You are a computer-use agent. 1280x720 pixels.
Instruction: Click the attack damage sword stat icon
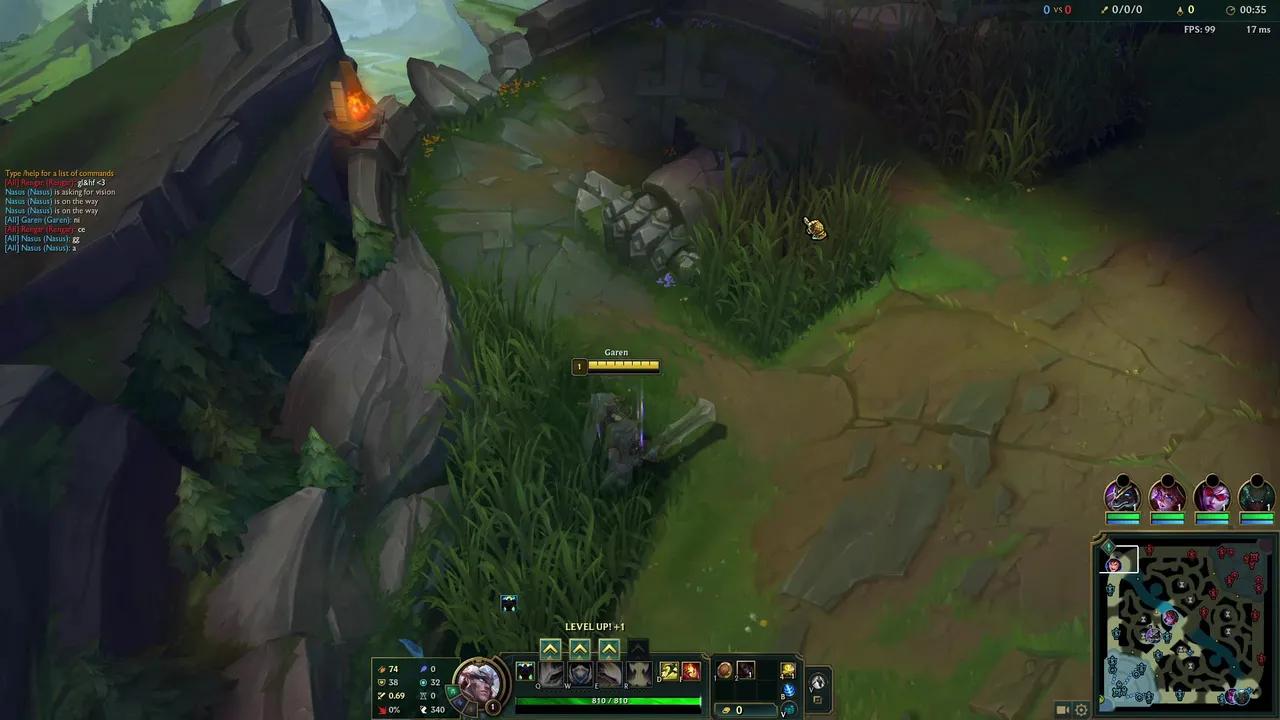click(x=382, y=667)
